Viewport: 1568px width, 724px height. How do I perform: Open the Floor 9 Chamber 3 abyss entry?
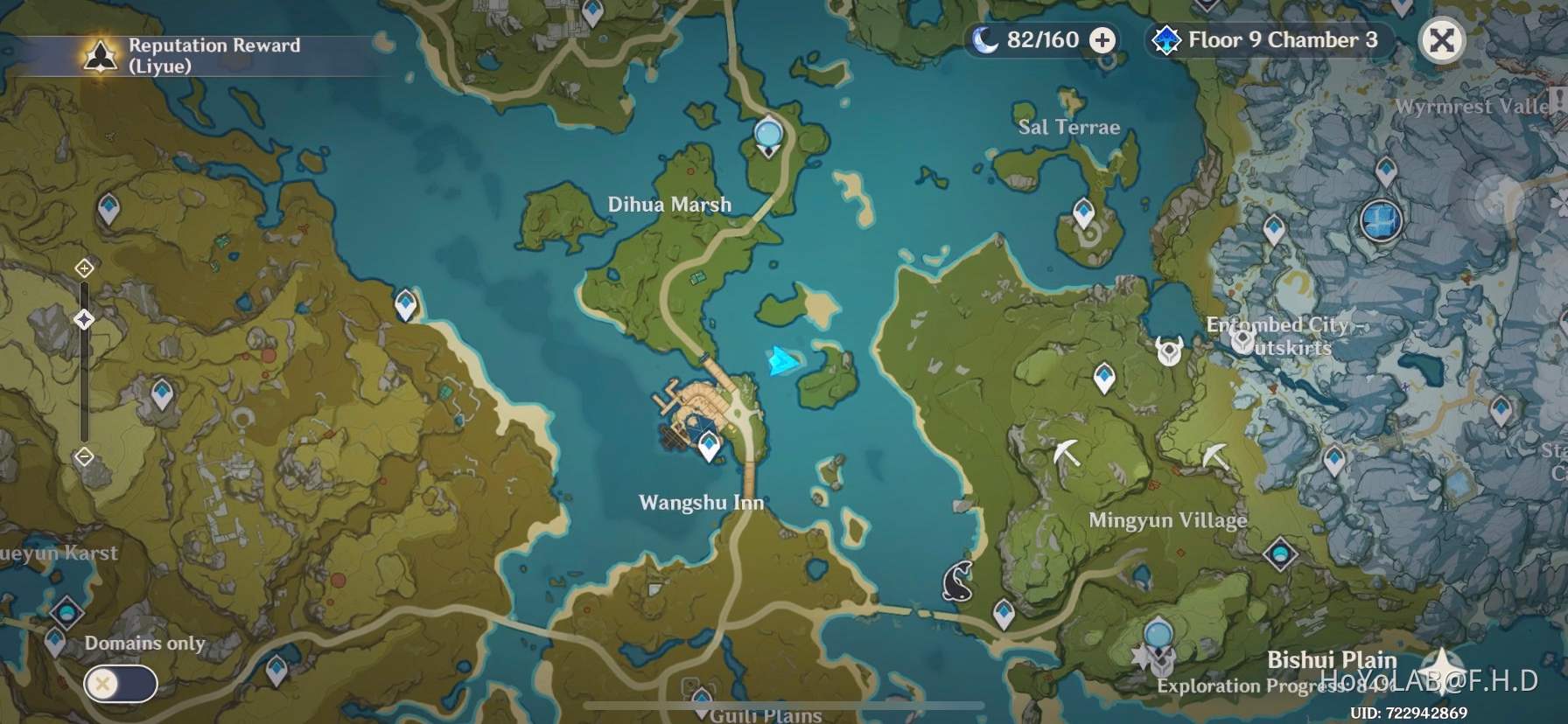pyautogui.click(x=1281, y=38)
